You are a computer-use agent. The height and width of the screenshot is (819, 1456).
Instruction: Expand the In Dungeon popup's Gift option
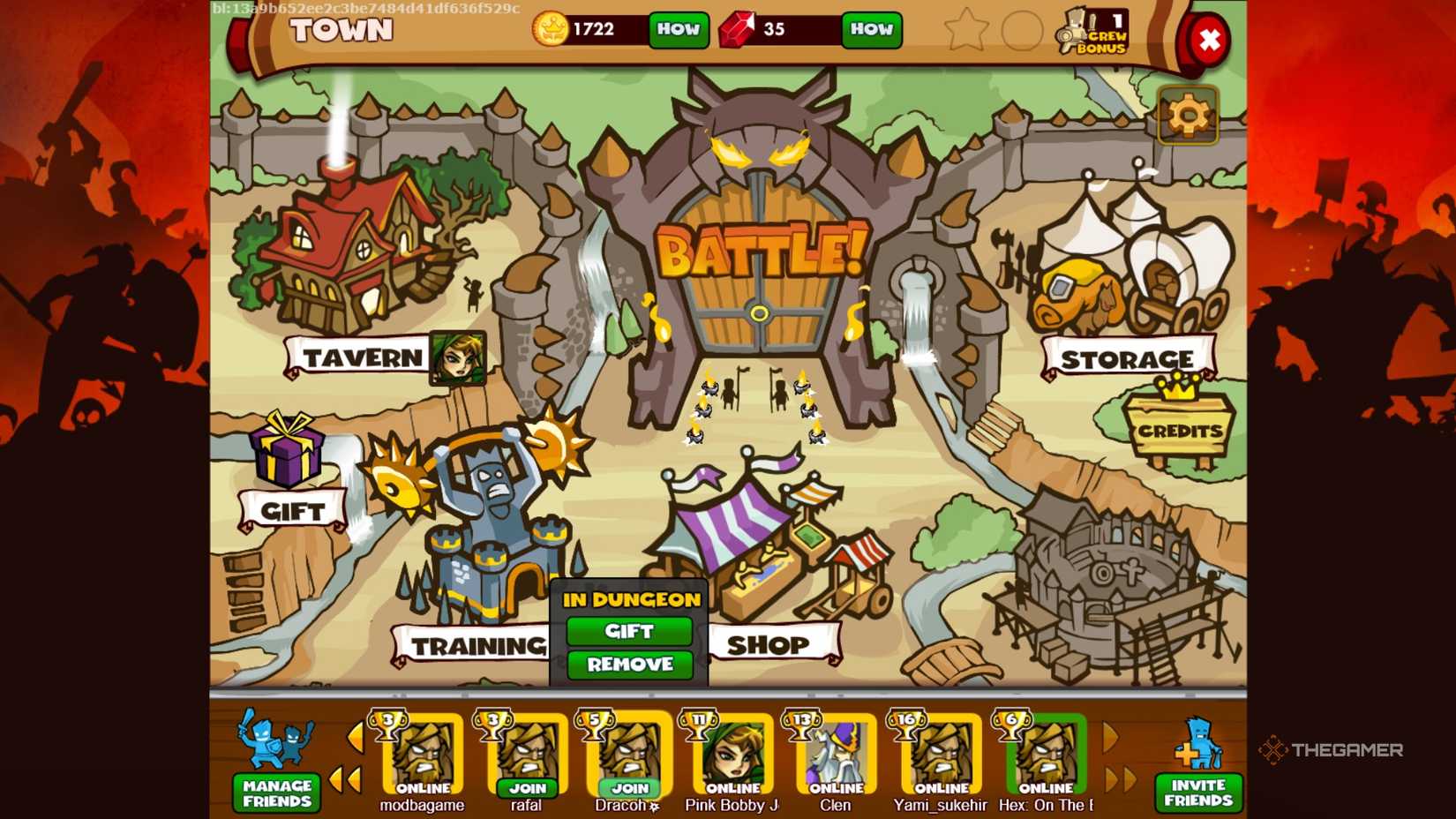tap(627, 631)
